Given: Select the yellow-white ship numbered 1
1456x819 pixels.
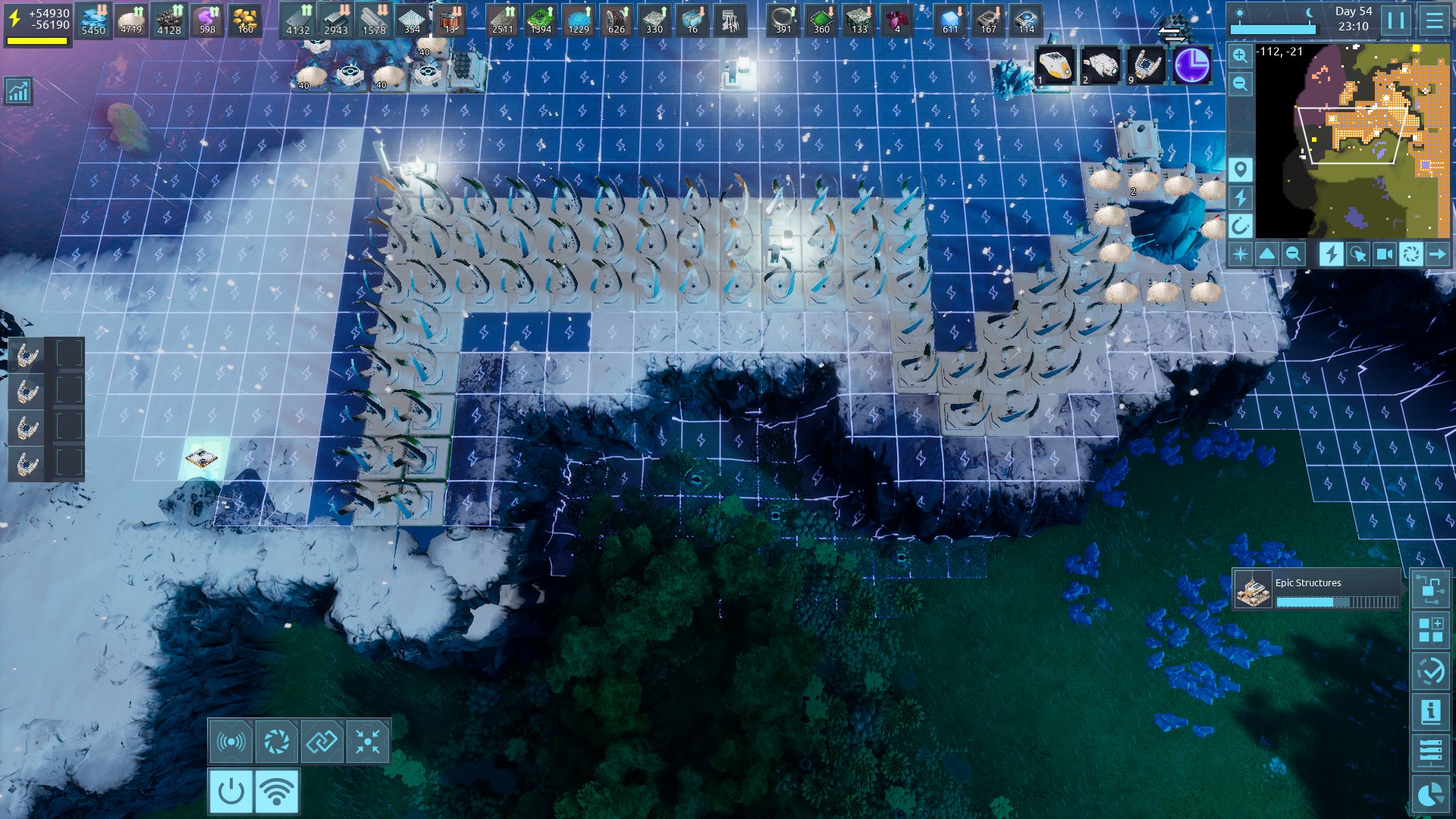Looking at the screenshot, I should tap(1055, 65).
